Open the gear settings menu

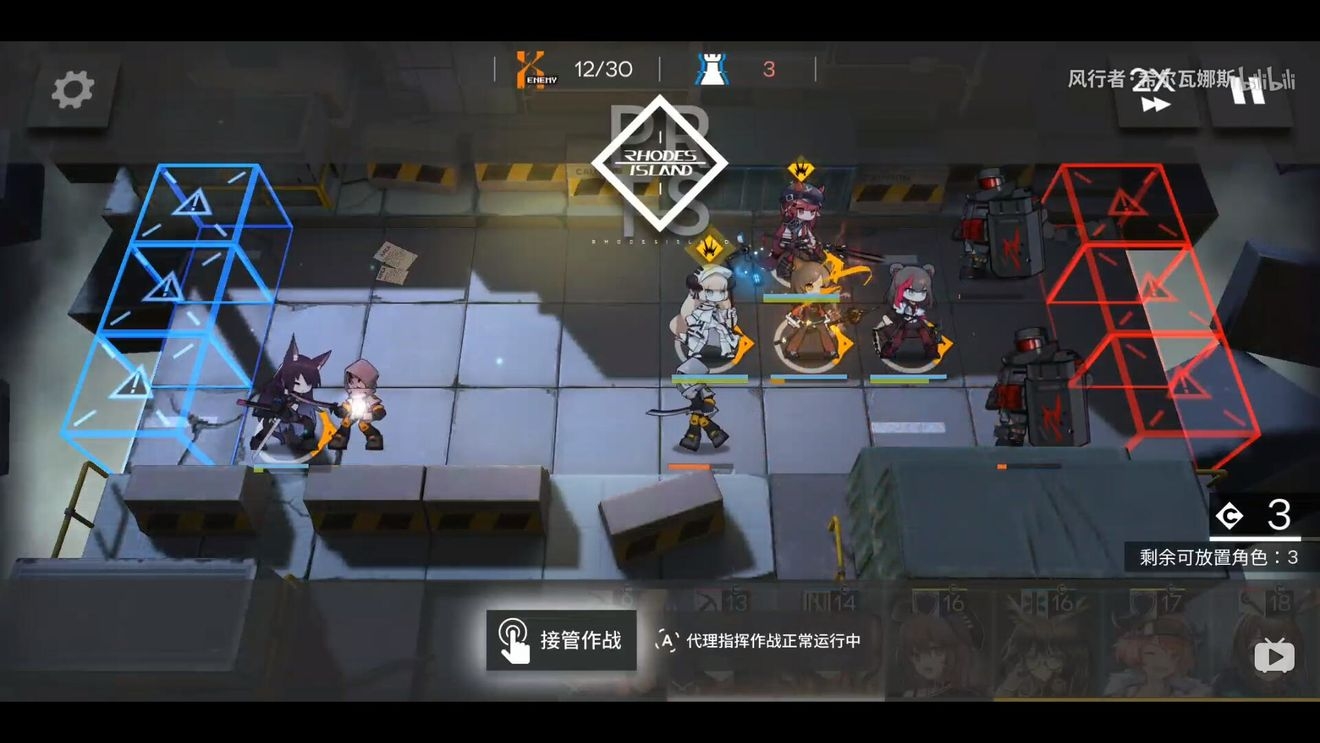point(72,90)
